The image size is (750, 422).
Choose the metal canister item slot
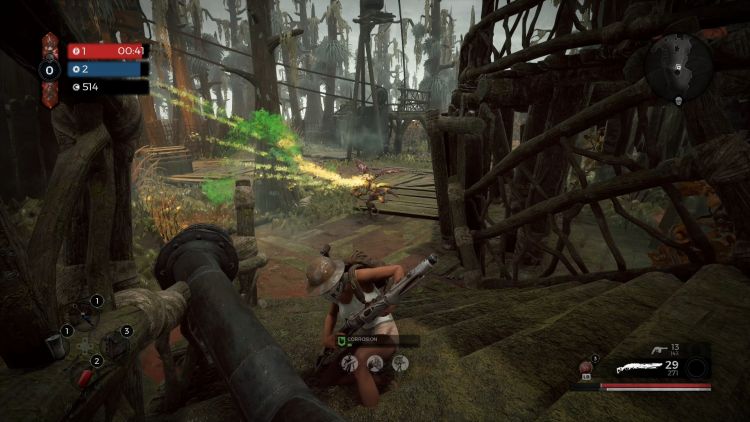coord(53,348)
